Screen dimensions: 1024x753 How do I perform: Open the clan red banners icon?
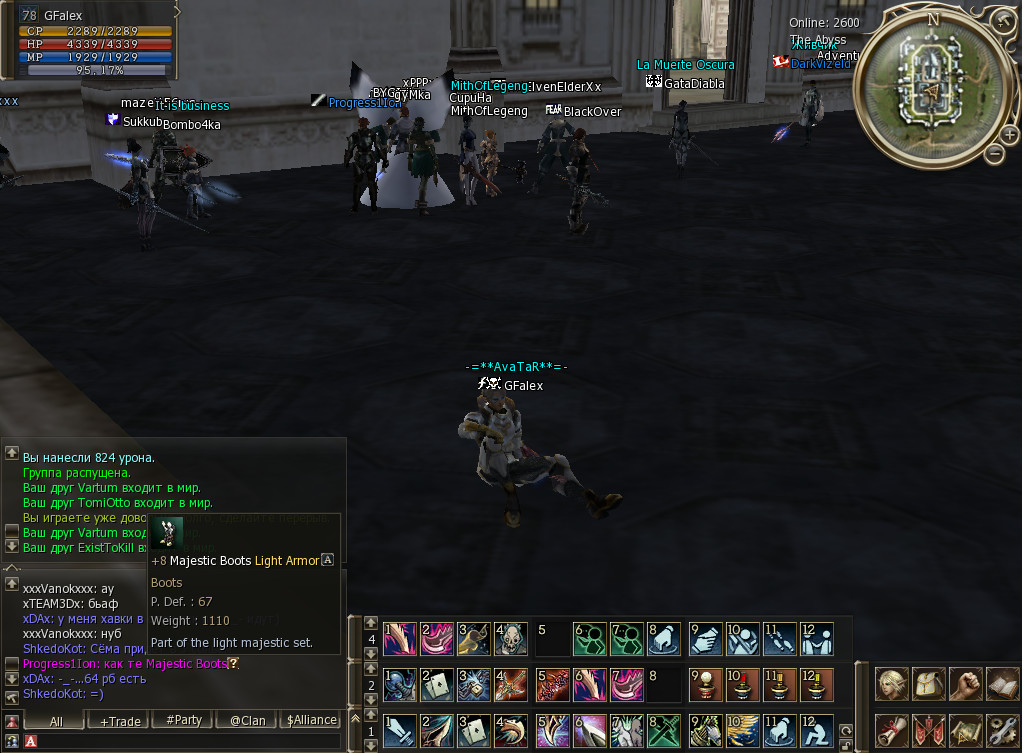(x=928, y=731)
